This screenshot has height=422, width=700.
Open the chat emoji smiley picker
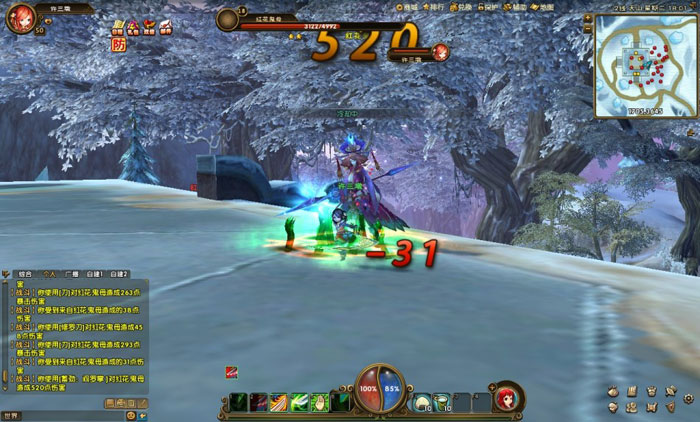tap(130, 415)
